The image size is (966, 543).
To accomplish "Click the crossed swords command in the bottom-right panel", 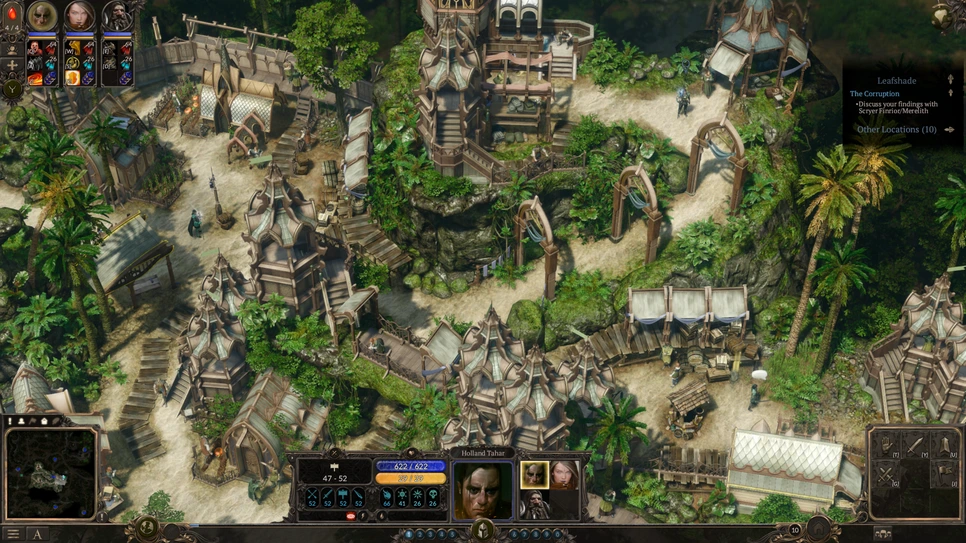I will pyautogui.click(x=886, y=476).
